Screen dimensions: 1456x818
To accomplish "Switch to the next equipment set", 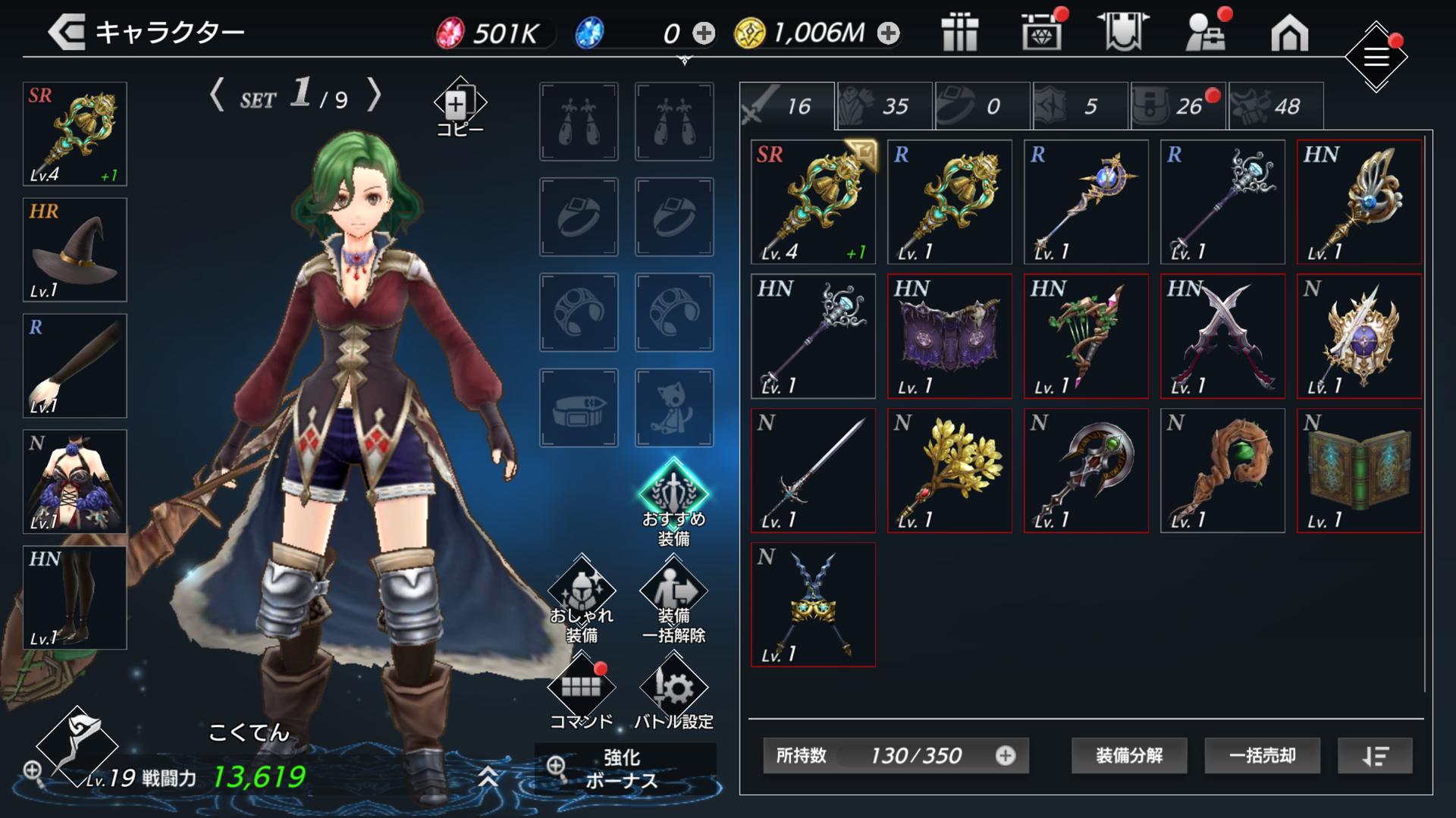I will [374, 96].
